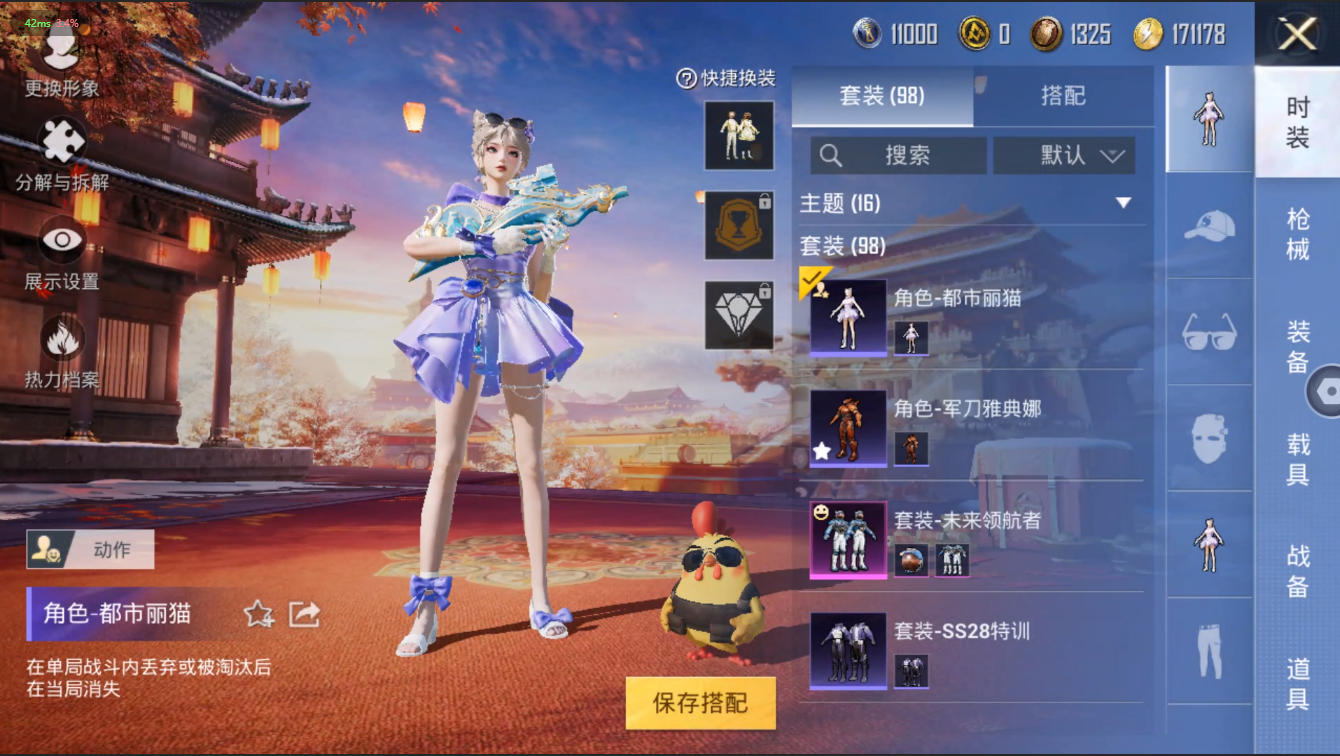Share the outfit via arrow icon

(304, 613)
